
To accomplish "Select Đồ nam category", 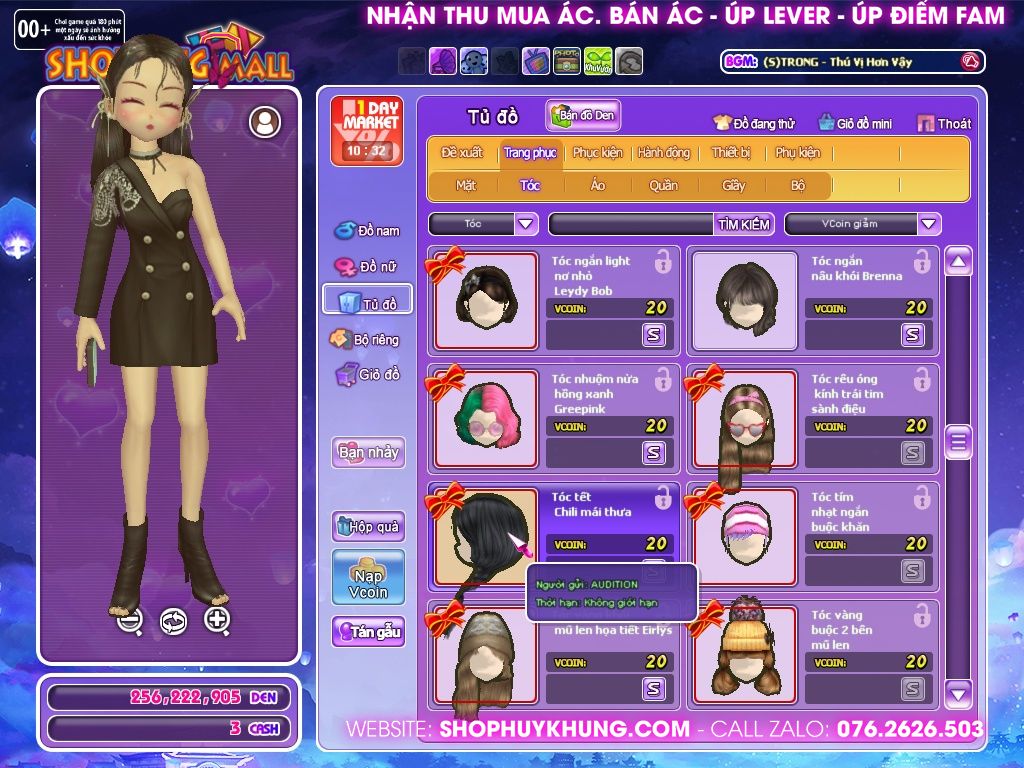I will 367,230.
